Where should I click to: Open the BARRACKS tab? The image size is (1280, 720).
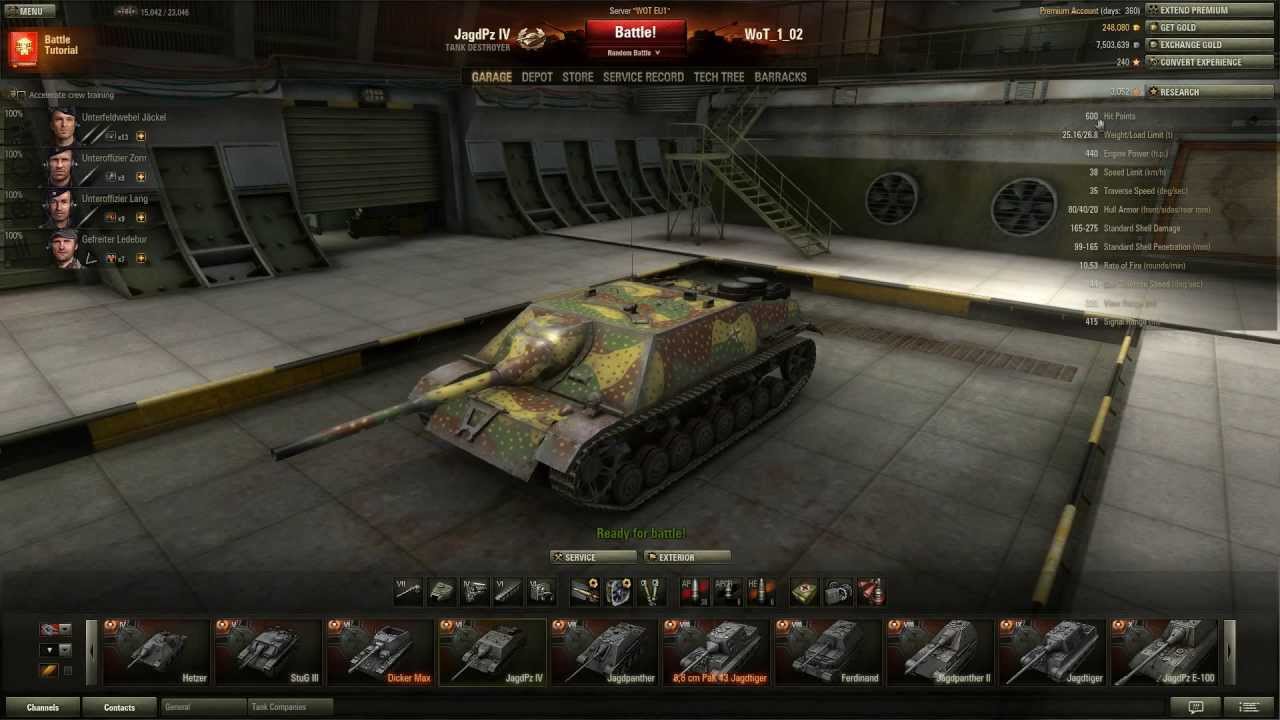(780, 77)
